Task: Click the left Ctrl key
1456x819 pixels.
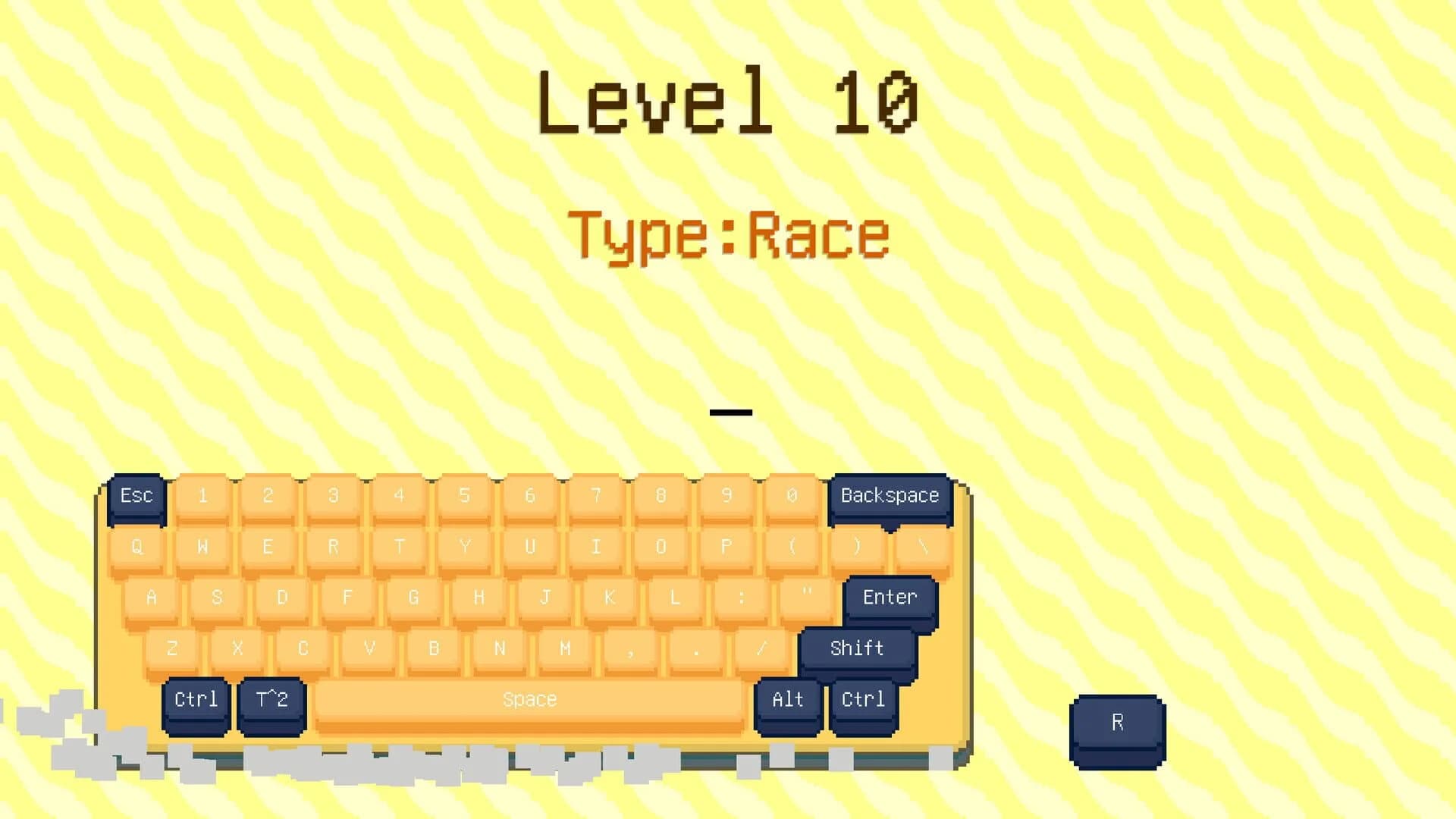Action: click(196, 699)
